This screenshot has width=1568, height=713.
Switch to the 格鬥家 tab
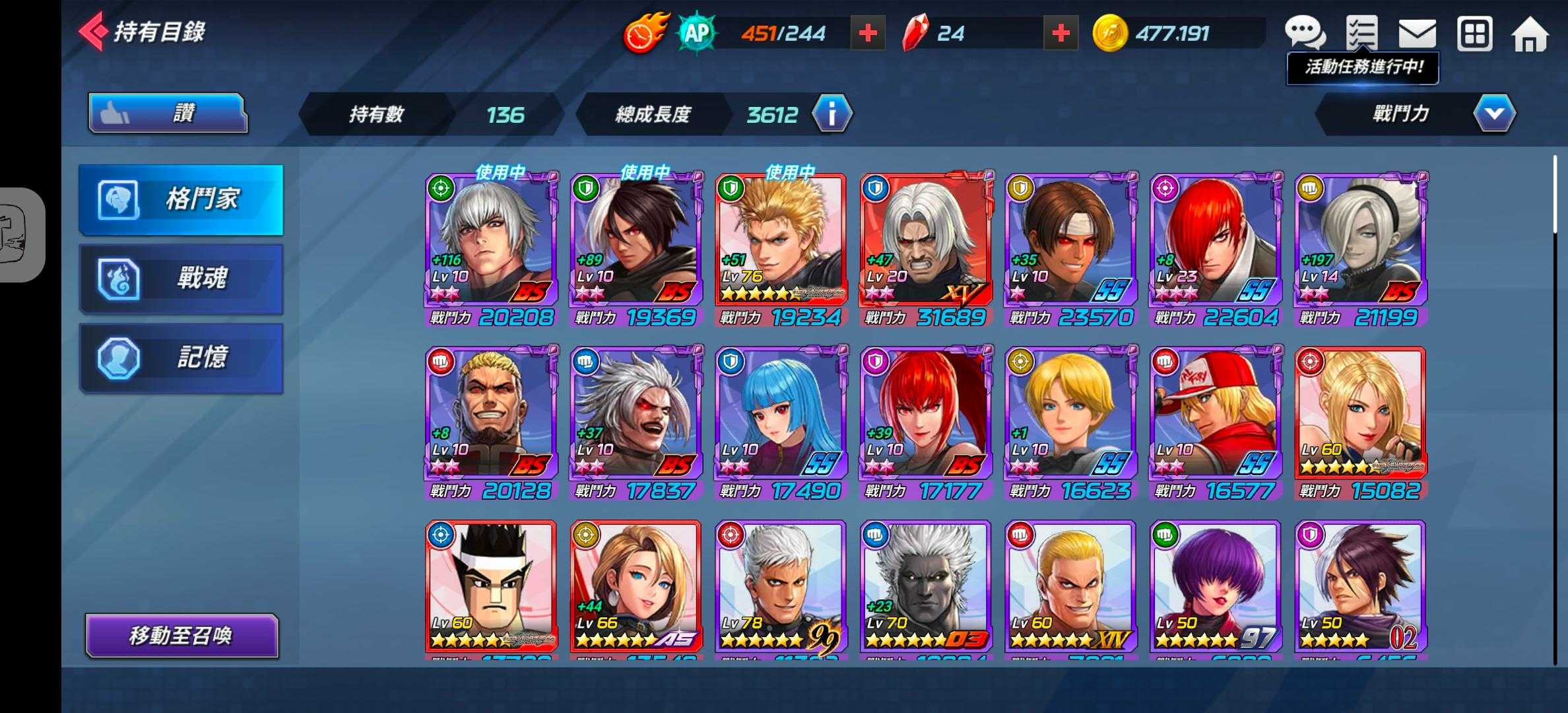pyautogui.click(x=181, y=199)
